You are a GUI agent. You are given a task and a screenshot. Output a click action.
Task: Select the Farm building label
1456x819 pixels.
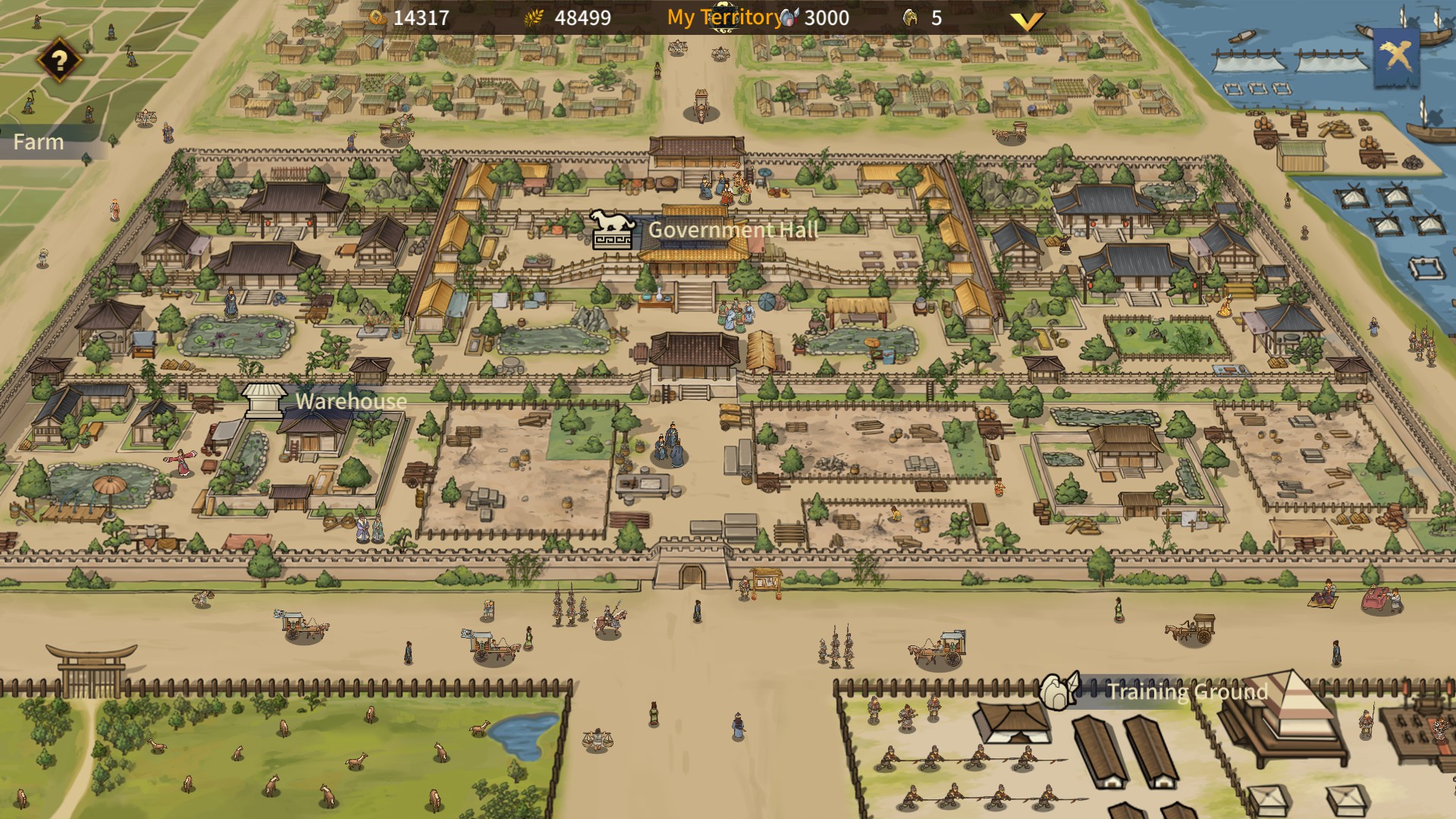click(39, 142)
